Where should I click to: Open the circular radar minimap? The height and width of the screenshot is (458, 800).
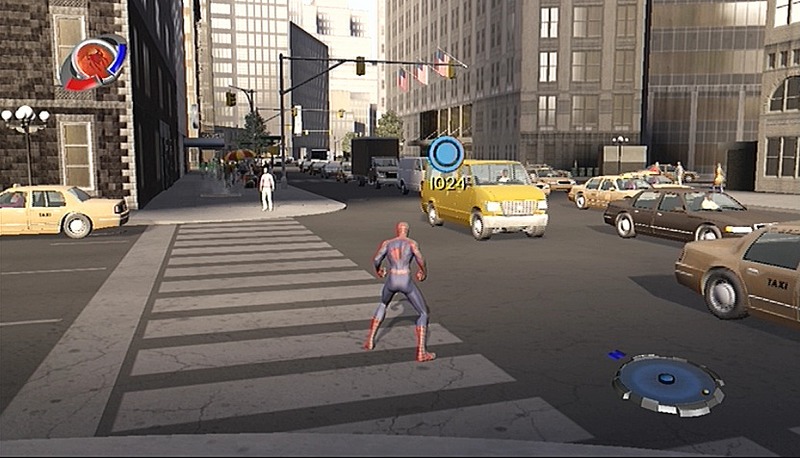coord(667,384)
